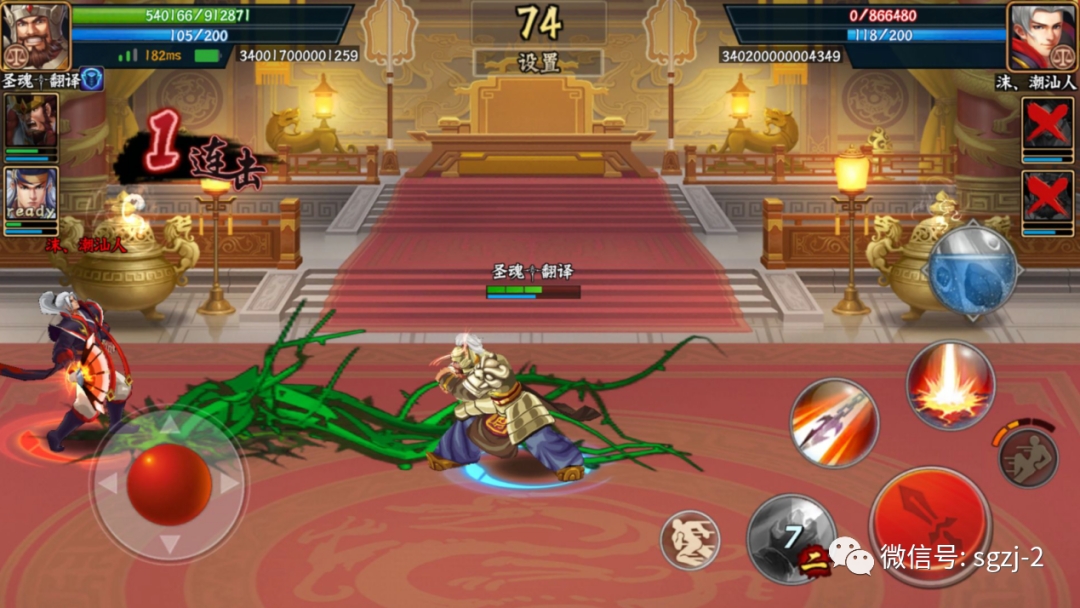Screen dimensions: 1080x608
Task: Tap the red virtual joystick ball
Action: (x=169, y=484)
